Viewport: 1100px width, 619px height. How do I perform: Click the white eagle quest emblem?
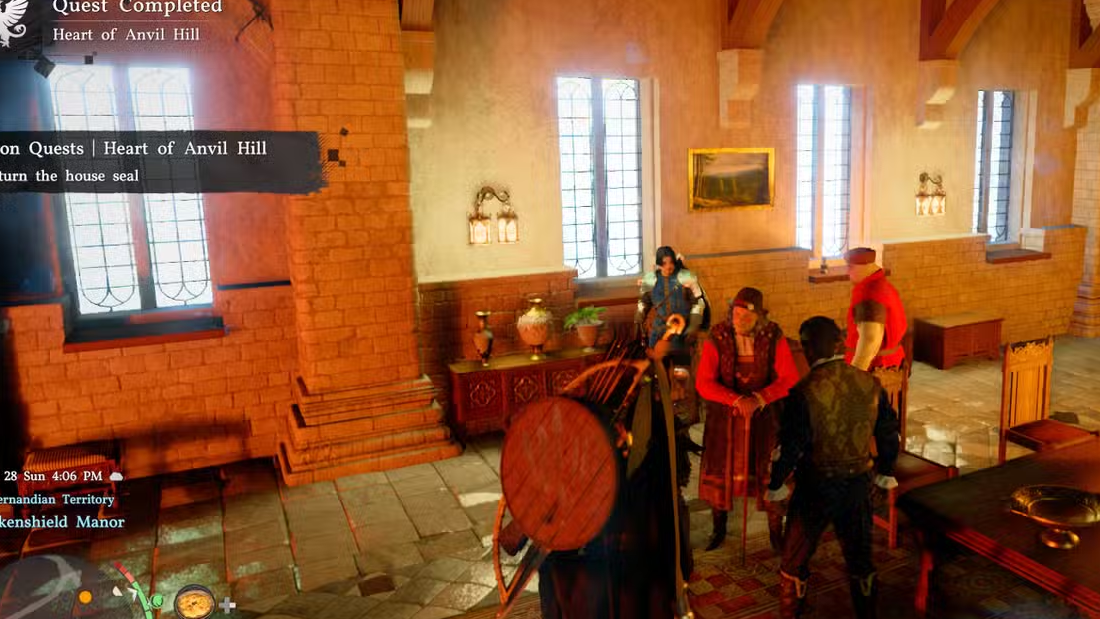click(14, 20)
